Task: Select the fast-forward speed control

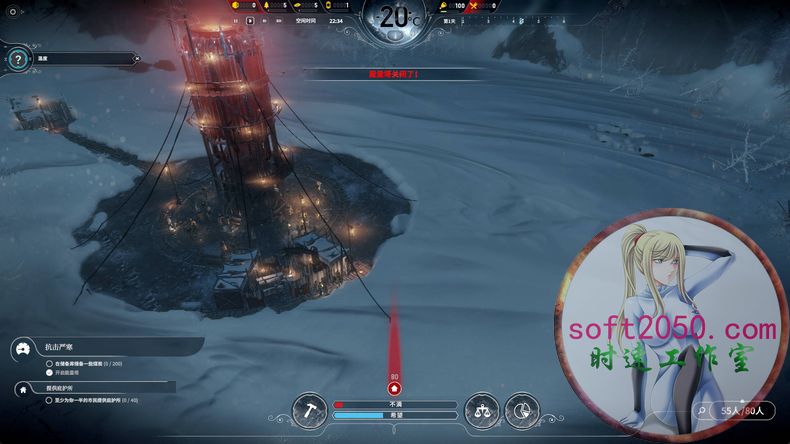Action: [x=262, y=19]
